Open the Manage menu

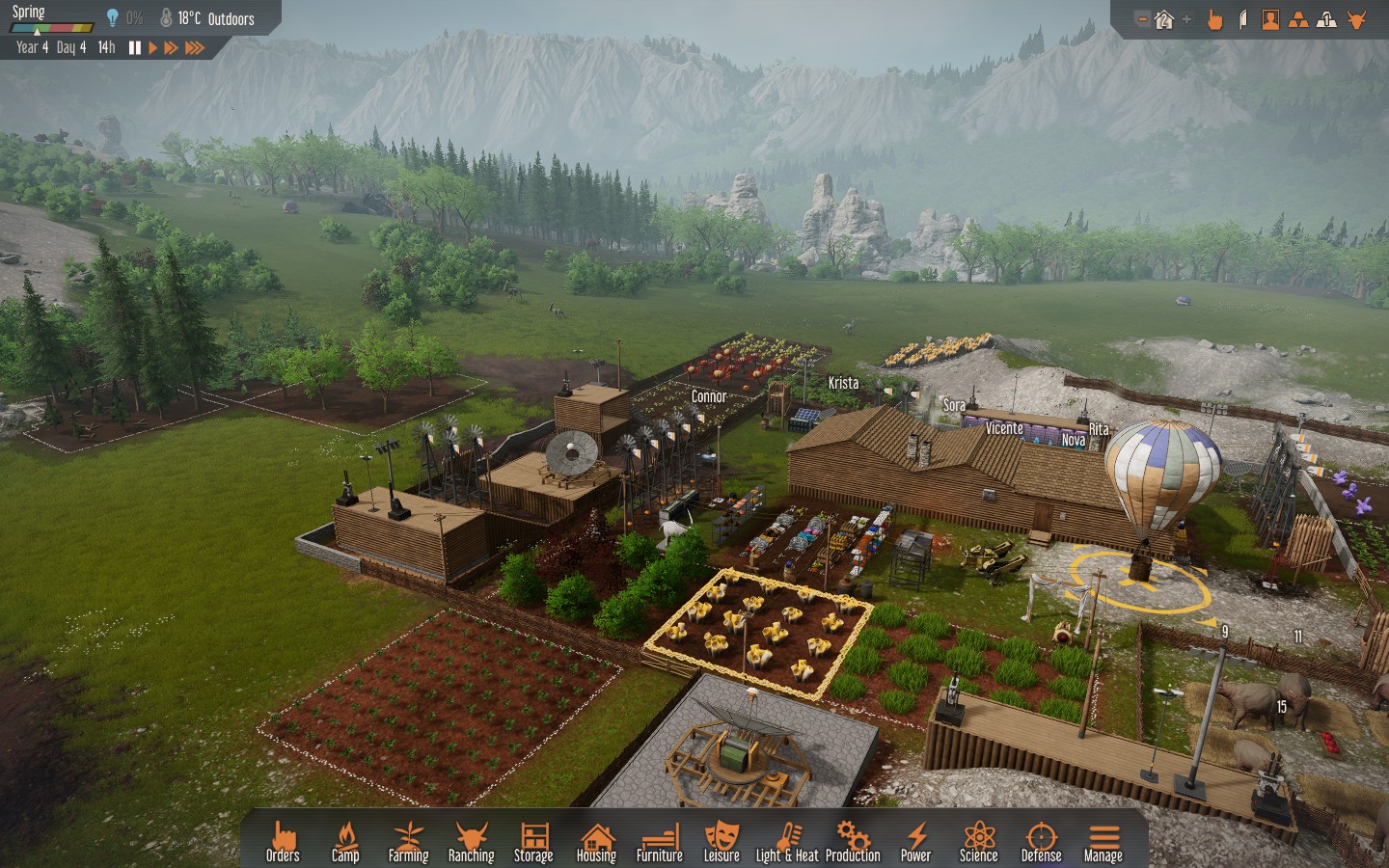click(x=1103, y=841)
